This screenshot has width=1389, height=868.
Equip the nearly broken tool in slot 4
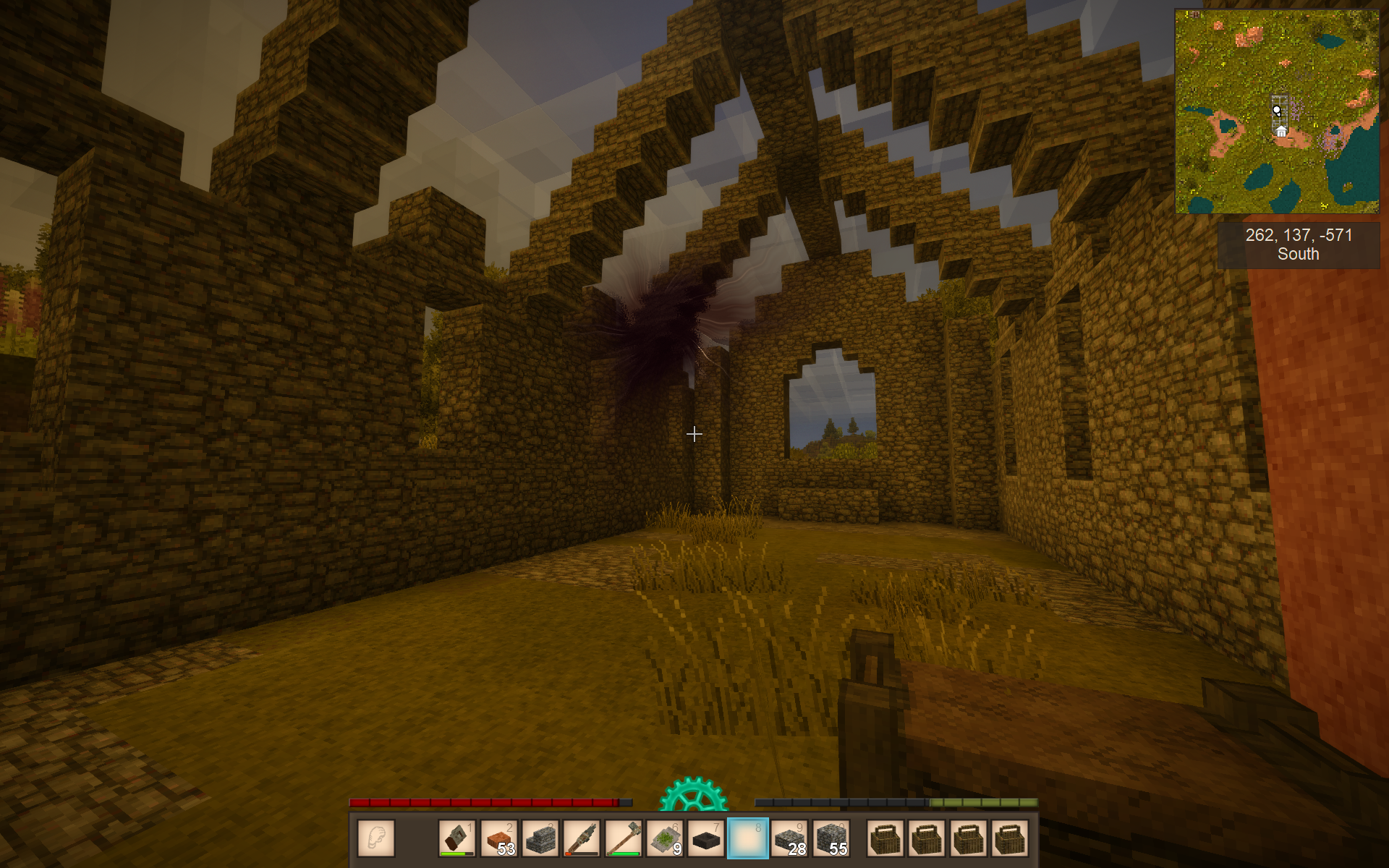pos(582,838)
